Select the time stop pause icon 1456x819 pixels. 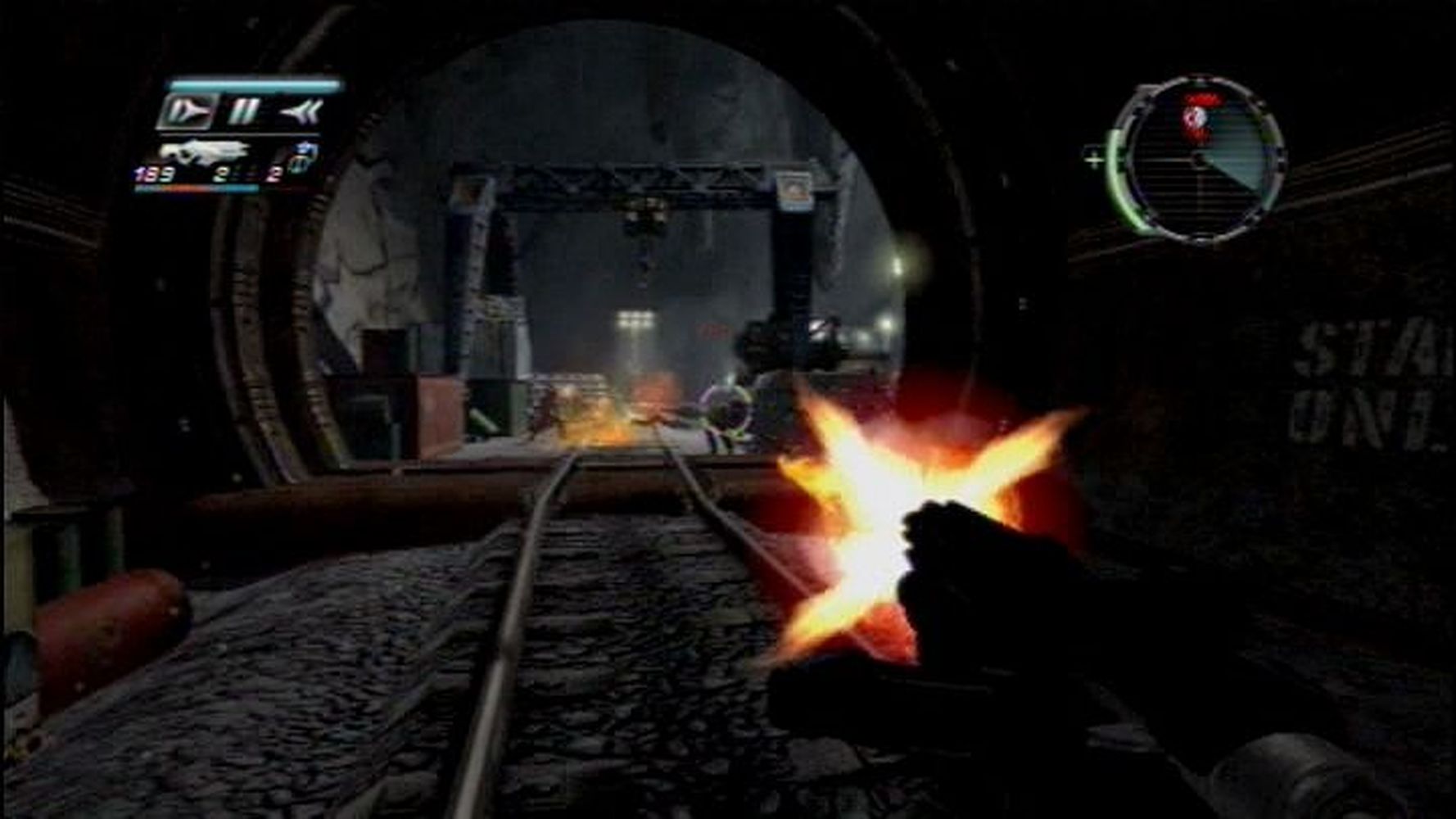[x=243, y=111]
